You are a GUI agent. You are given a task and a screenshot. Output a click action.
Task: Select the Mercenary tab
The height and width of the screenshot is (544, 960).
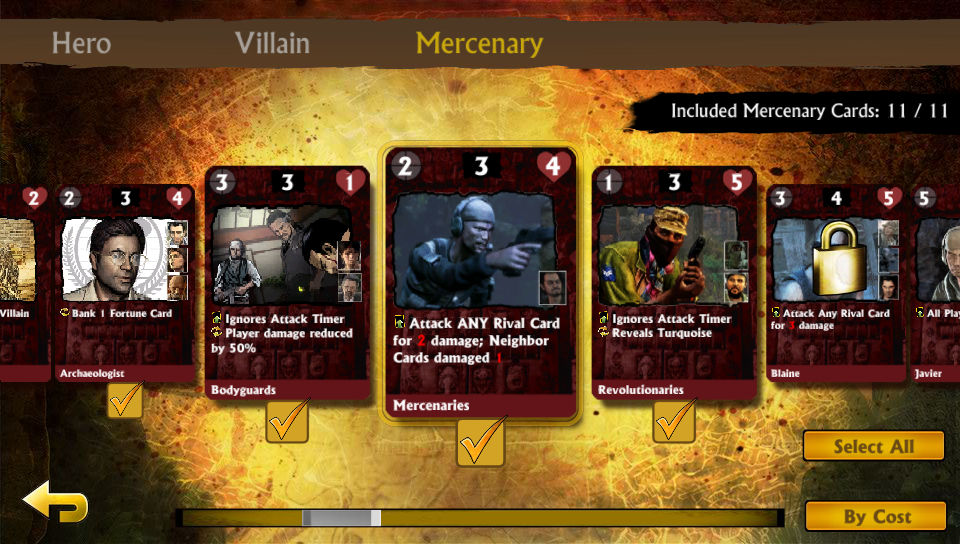pyautogui.click(x=479, y=44)
